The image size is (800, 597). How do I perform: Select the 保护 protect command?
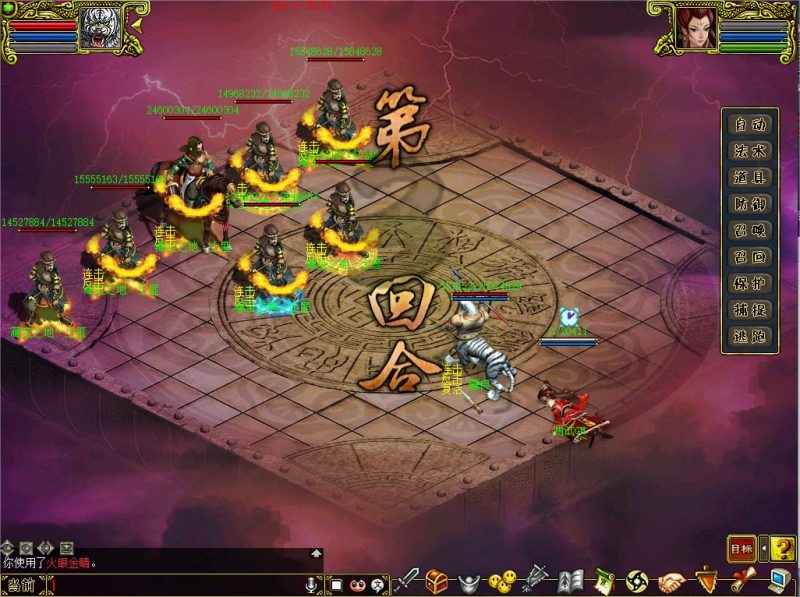tap(750, 284)
